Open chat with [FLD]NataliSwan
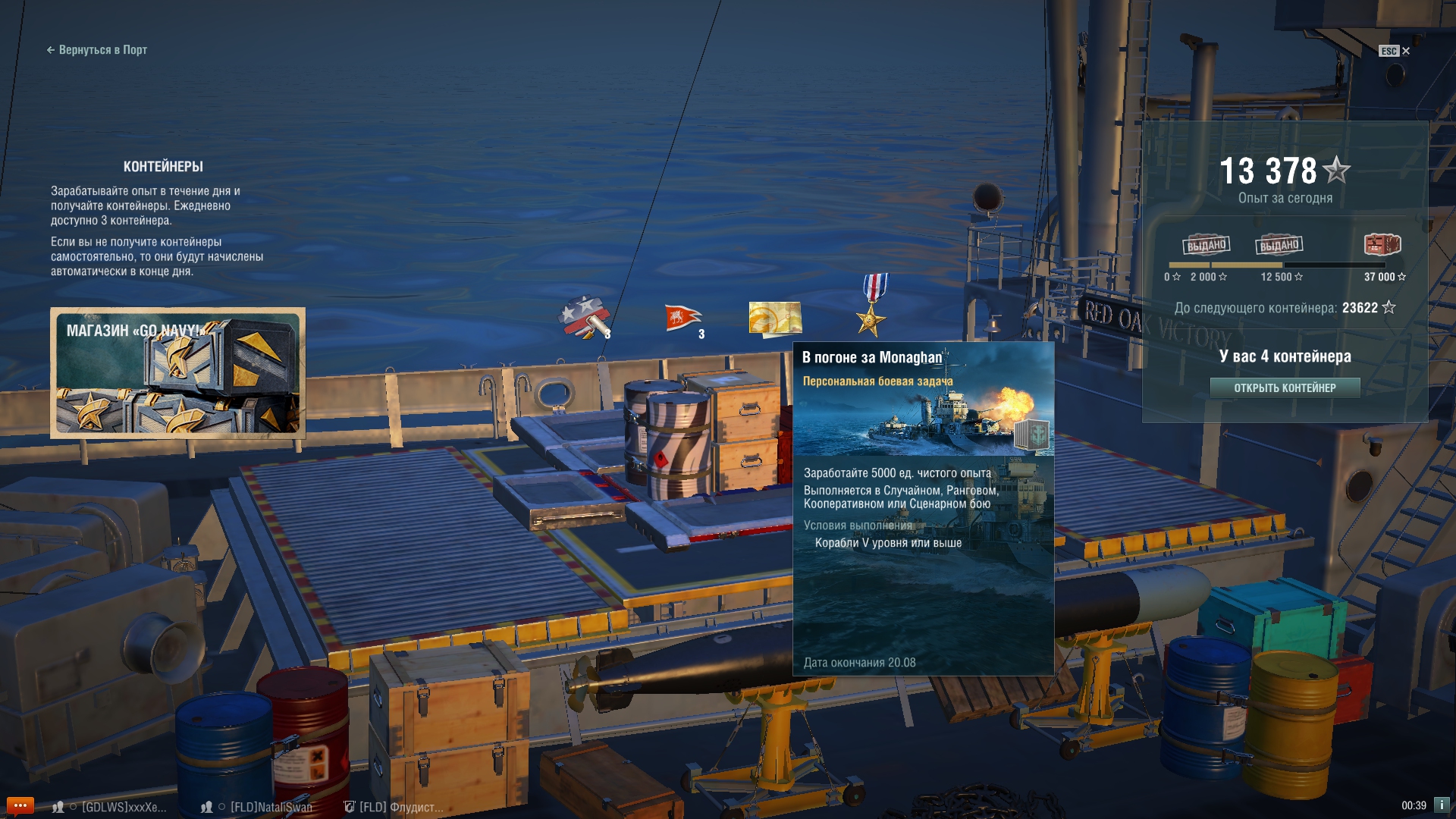The image size is (1456, 819). point(270,807)
